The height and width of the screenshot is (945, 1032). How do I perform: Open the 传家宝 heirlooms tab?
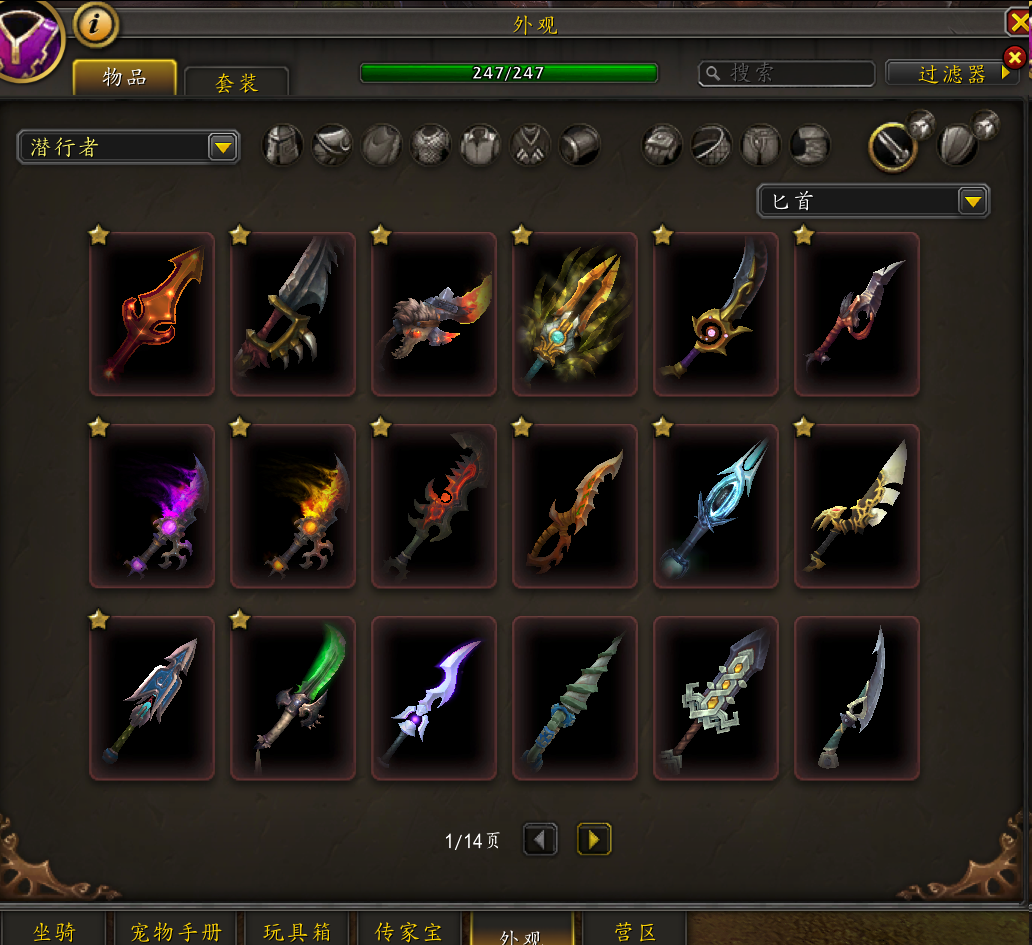point(408,932)
